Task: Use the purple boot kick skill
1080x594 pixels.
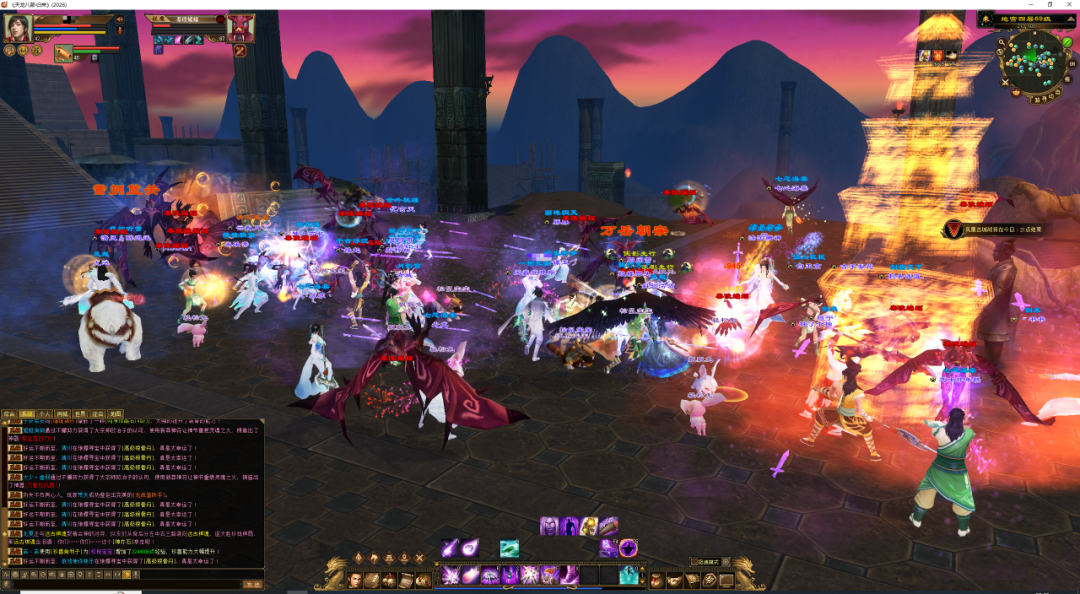Action: coord(568,575)
